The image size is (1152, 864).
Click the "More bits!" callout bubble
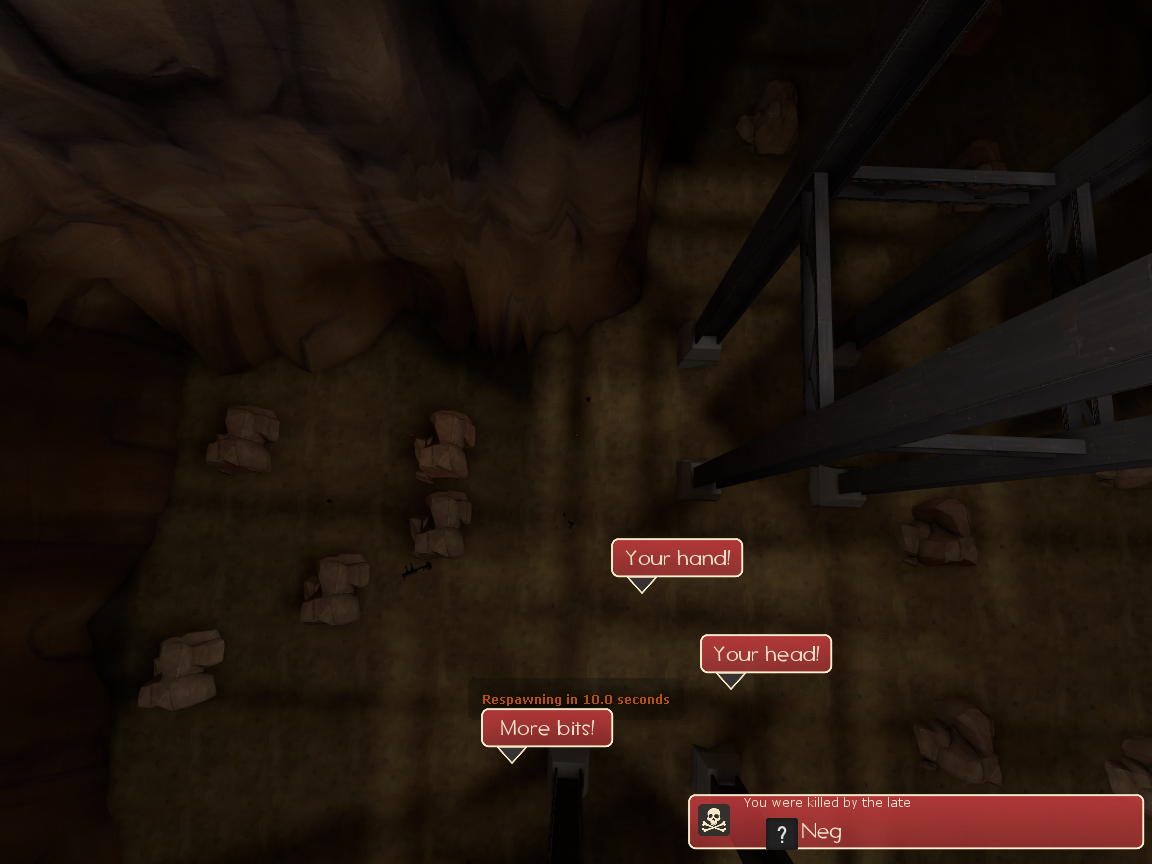[547, 728]
